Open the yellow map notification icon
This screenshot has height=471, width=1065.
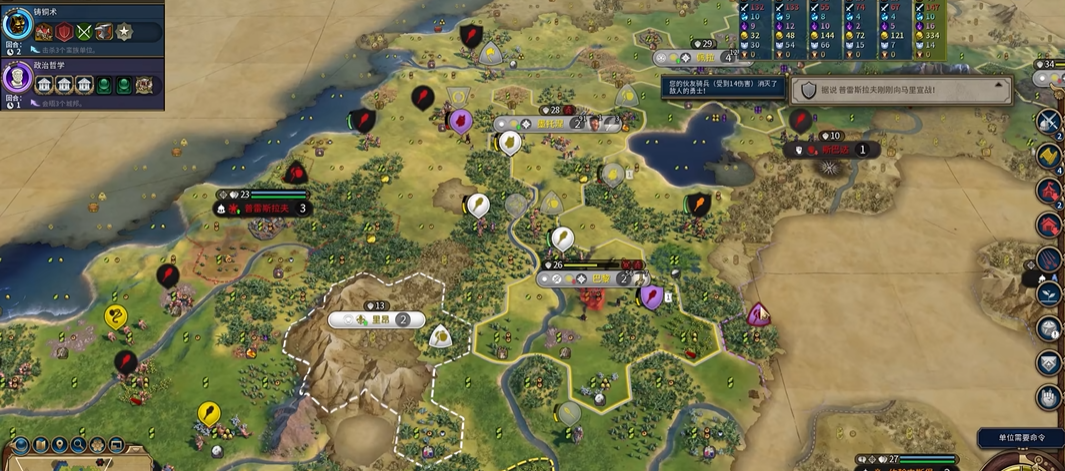click(x=1048, y=156)
